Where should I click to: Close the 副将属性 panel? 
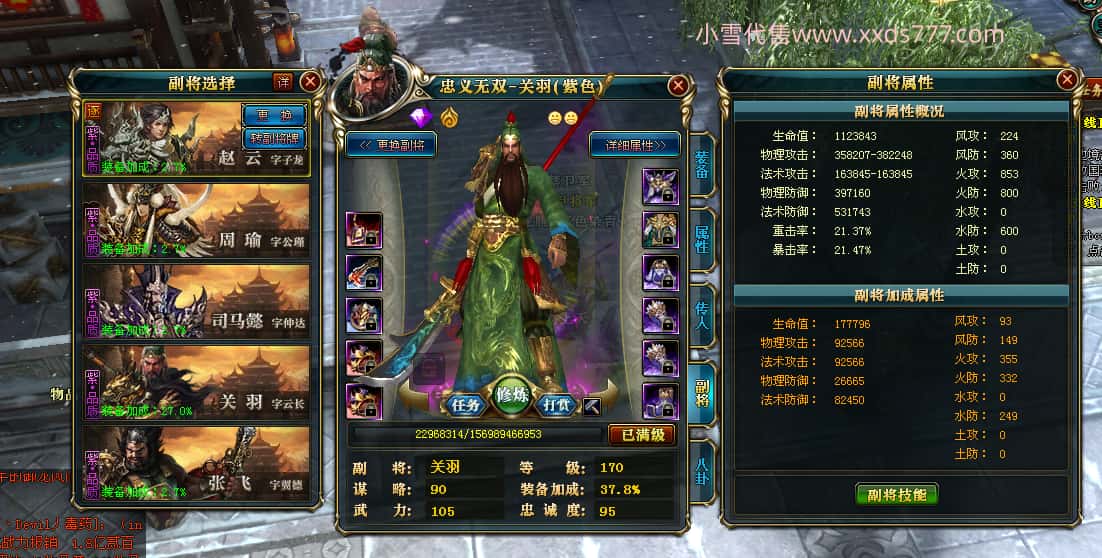1067,79
